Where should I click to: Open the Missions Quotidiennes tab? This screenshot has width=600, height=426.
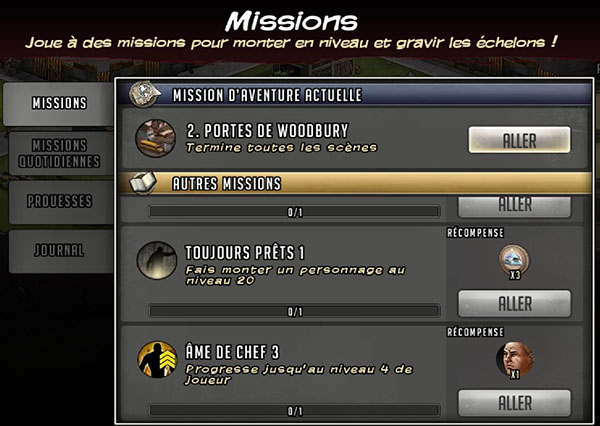(x=58, y=153)
